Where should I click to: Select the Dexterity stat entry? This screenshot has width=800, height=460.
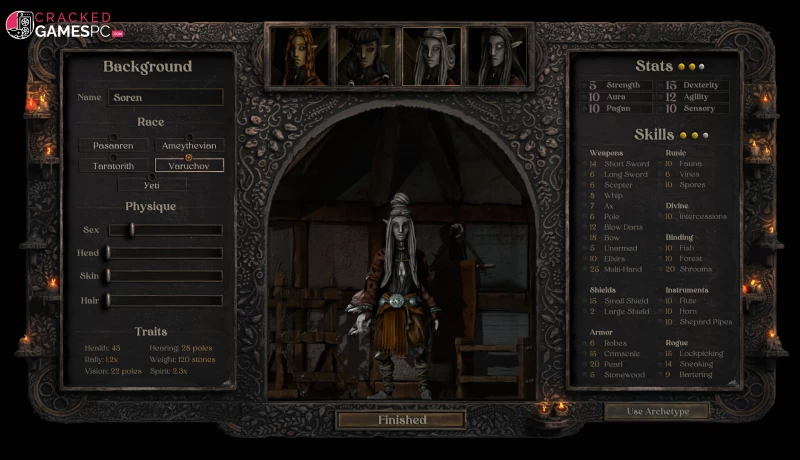click(x=692, y=86)
